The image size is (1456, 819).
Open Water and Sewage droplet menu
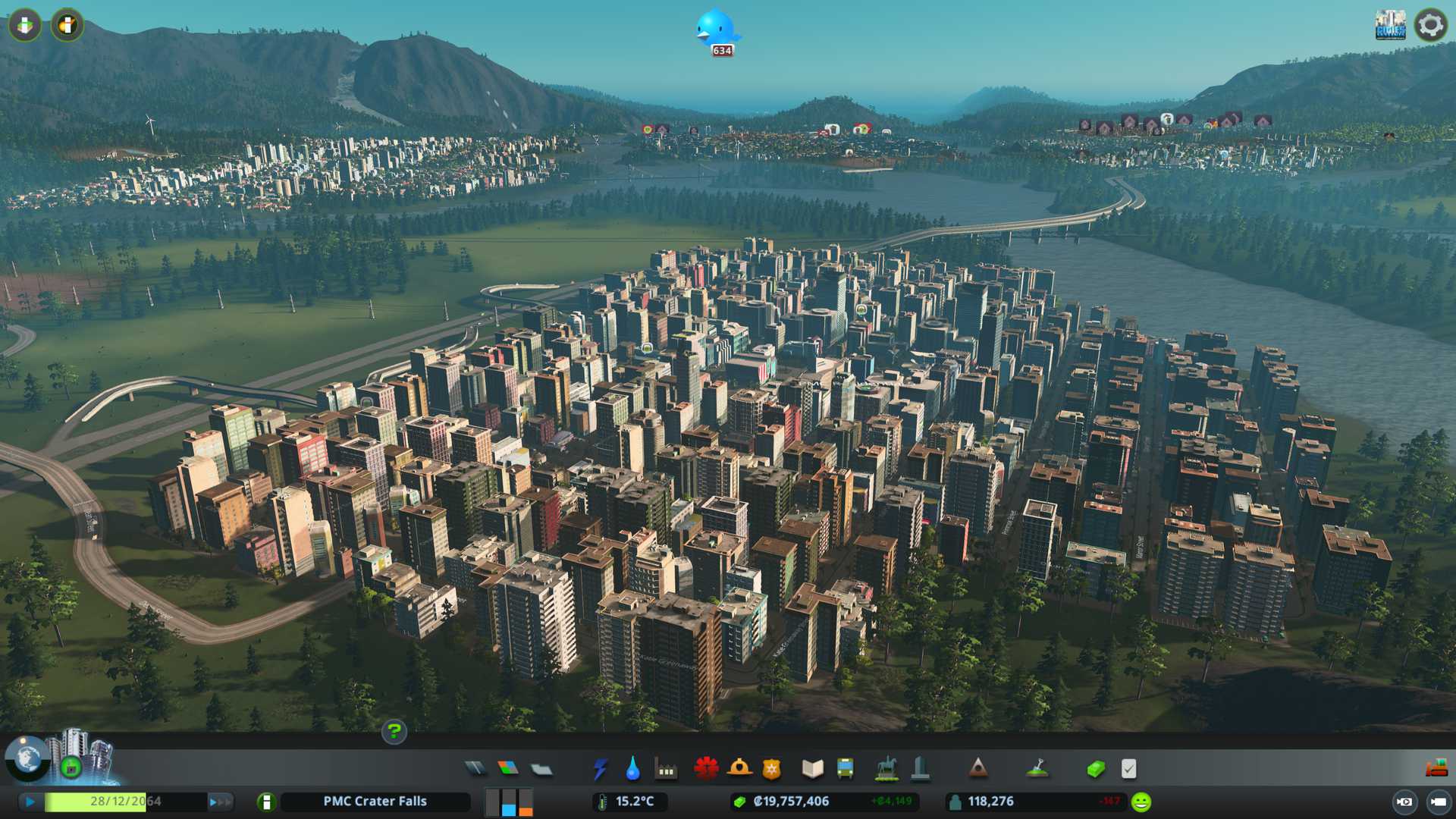pyautogui.click(x=632, y=769)
